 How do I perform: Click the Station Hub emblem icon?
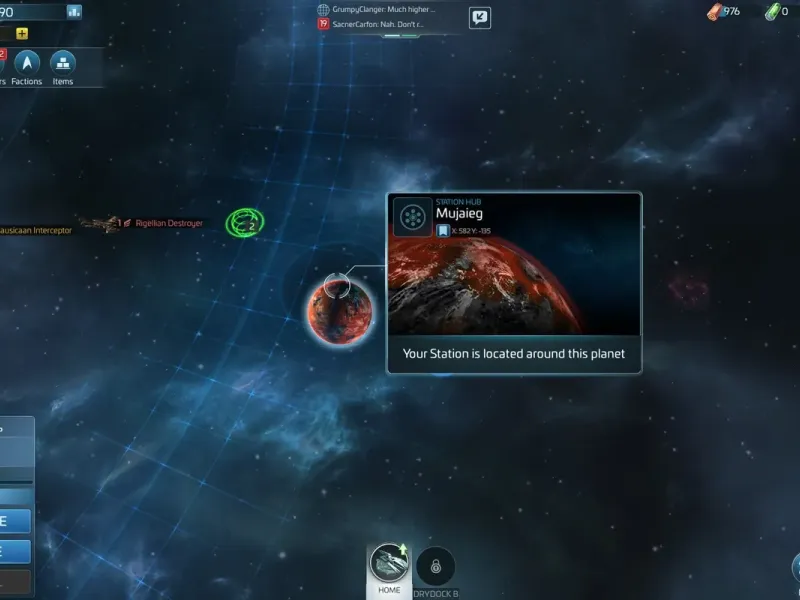click(x=412, y=217)
